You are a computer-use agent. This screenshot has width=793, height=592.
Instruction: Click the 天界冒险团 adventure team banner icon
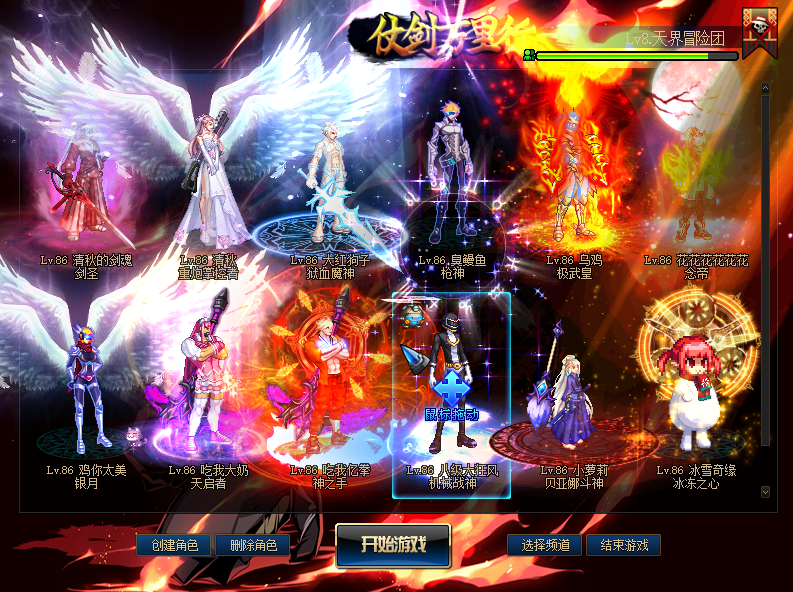[761, 31]
